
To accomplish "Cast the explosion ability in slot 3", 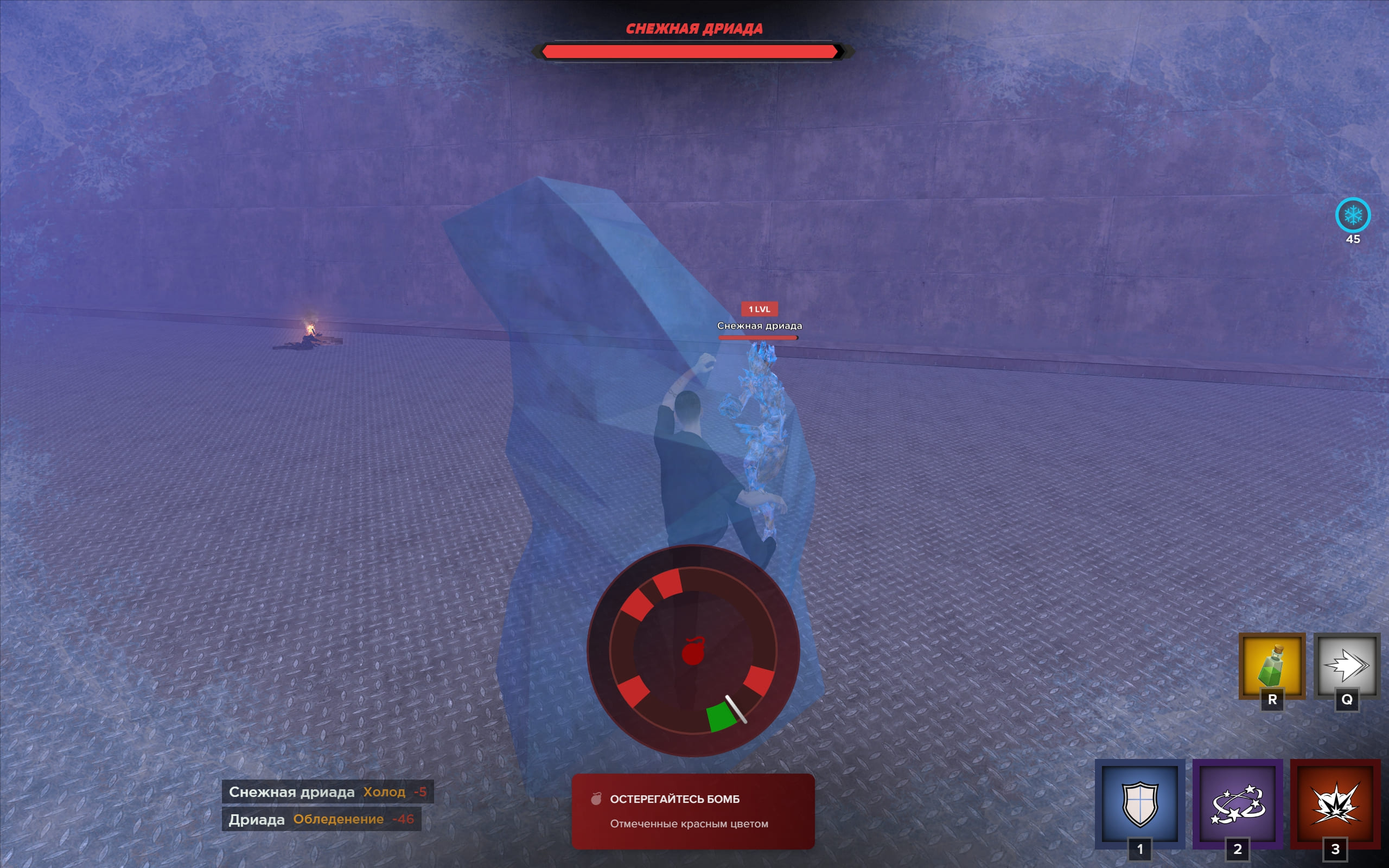I will [x=1335, y=803].
